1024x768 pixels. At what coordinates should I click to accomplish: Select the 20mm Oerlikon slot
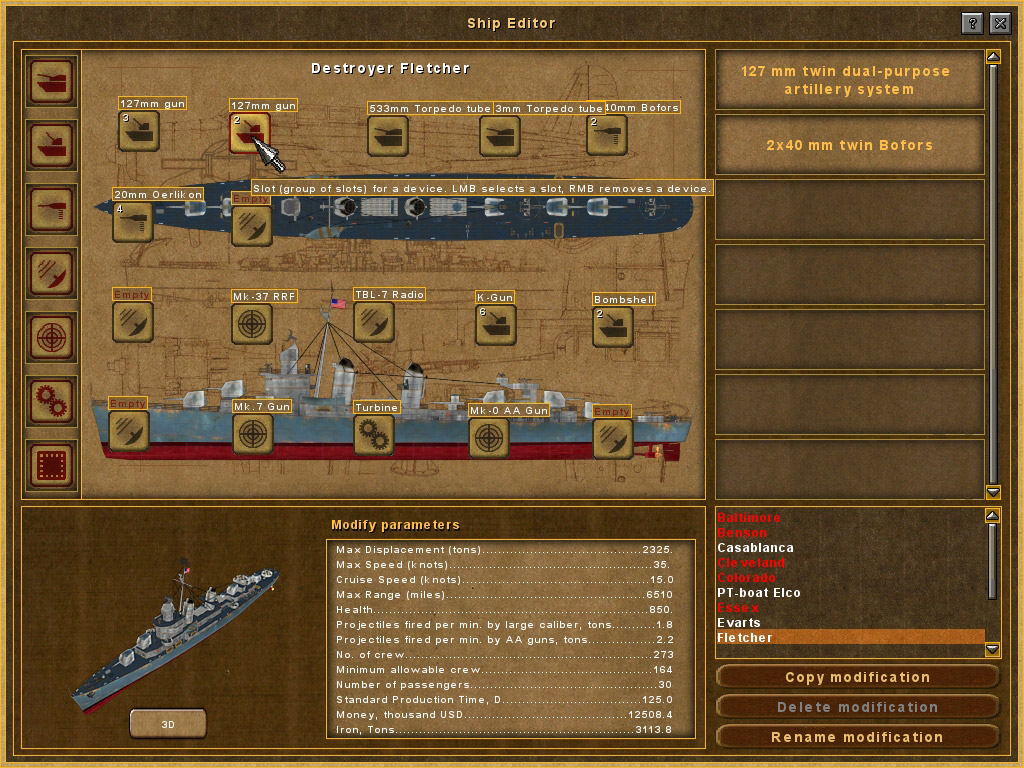click(x=132, y=222)
